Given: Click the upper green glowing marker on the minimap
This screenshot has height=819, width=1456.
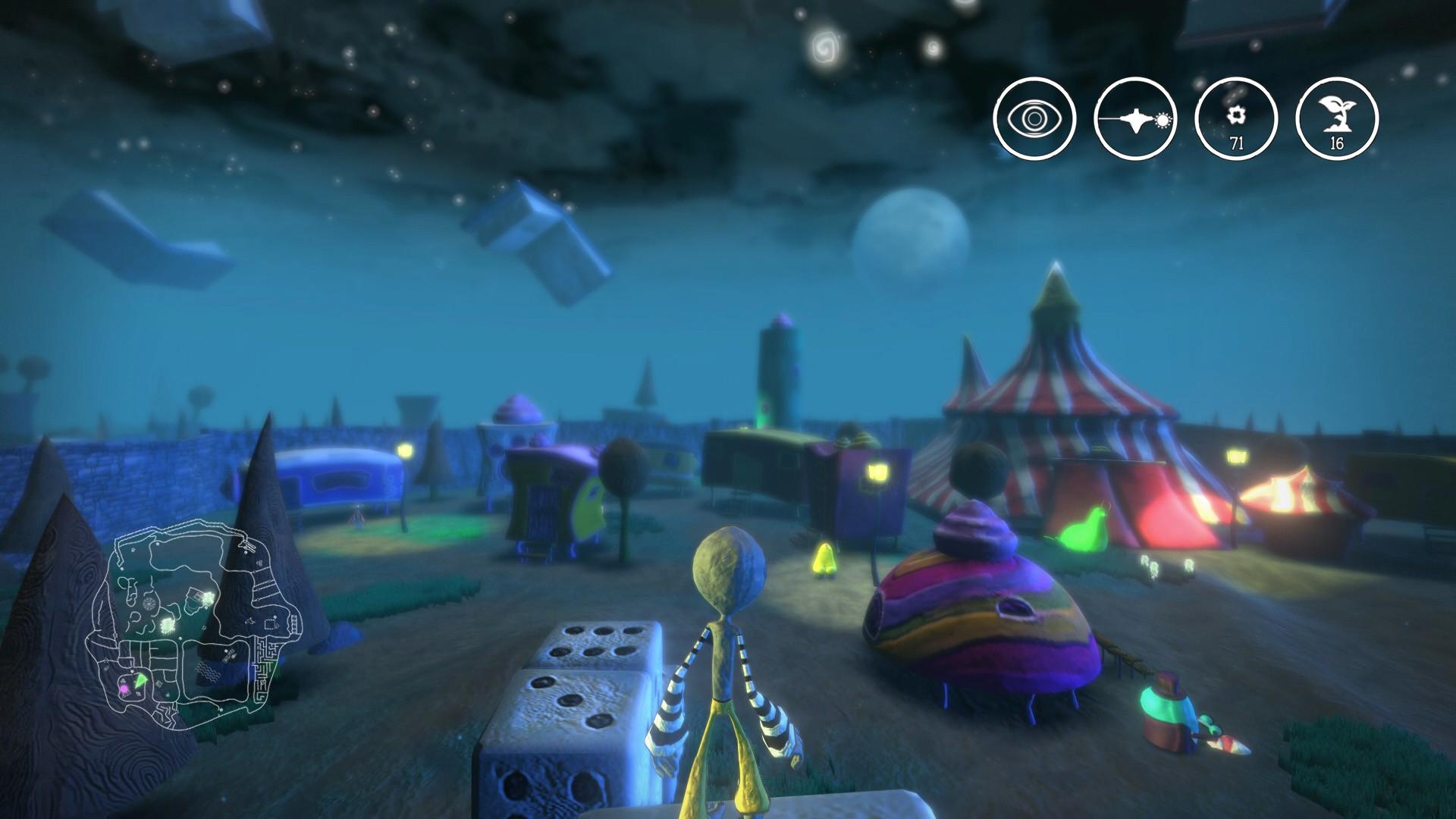Looking at the screenshot, I should point(209,598).
